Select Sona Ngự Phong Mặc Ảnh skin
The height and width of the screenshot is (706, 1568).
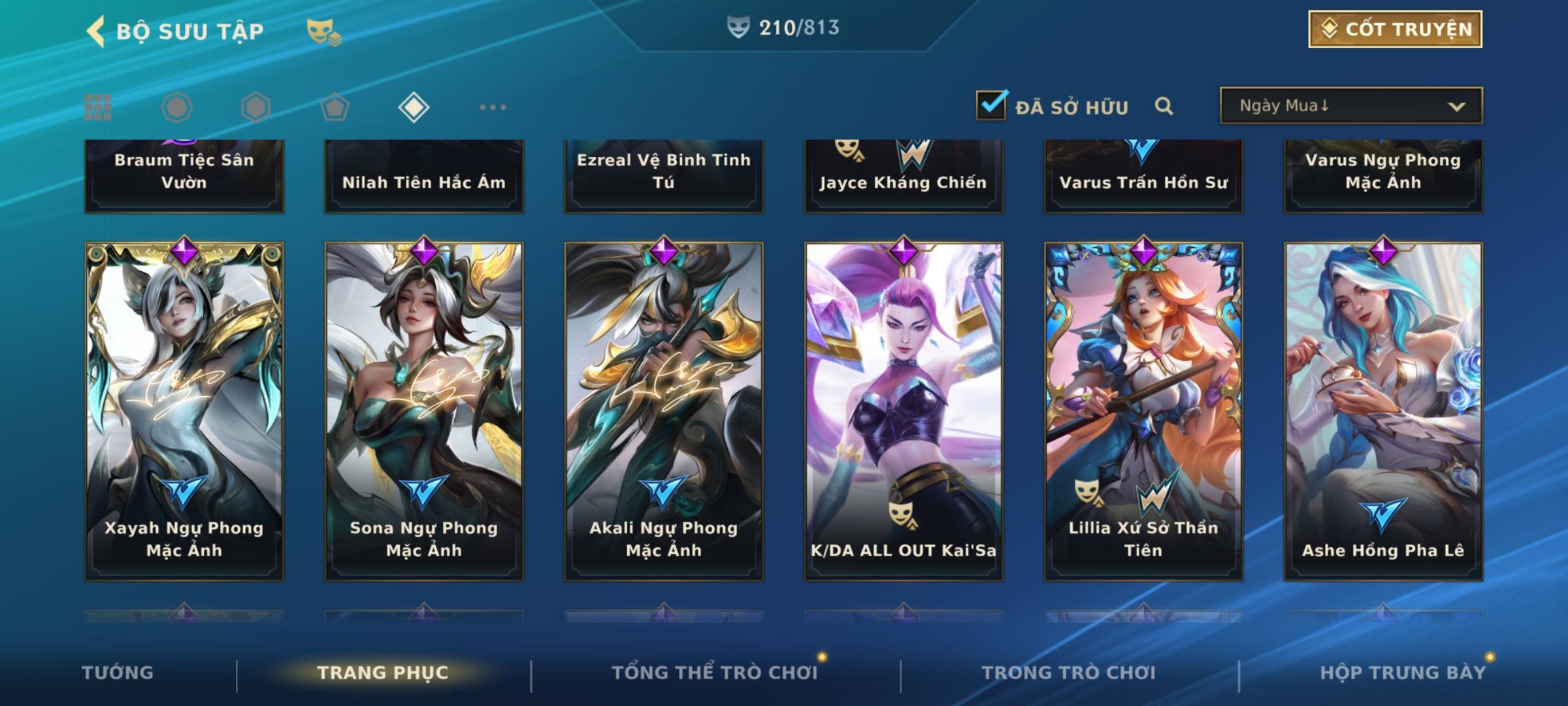424,412
